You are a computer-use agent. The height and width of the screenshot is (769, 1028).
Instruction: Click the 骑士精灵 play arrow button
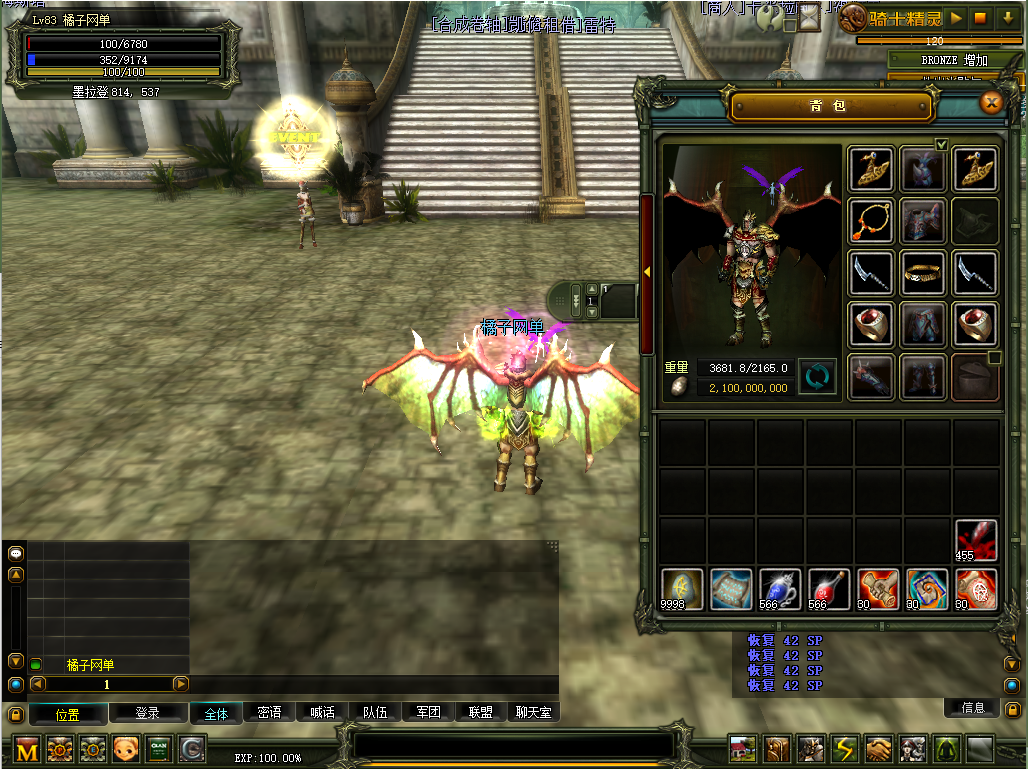pos(956,18)
